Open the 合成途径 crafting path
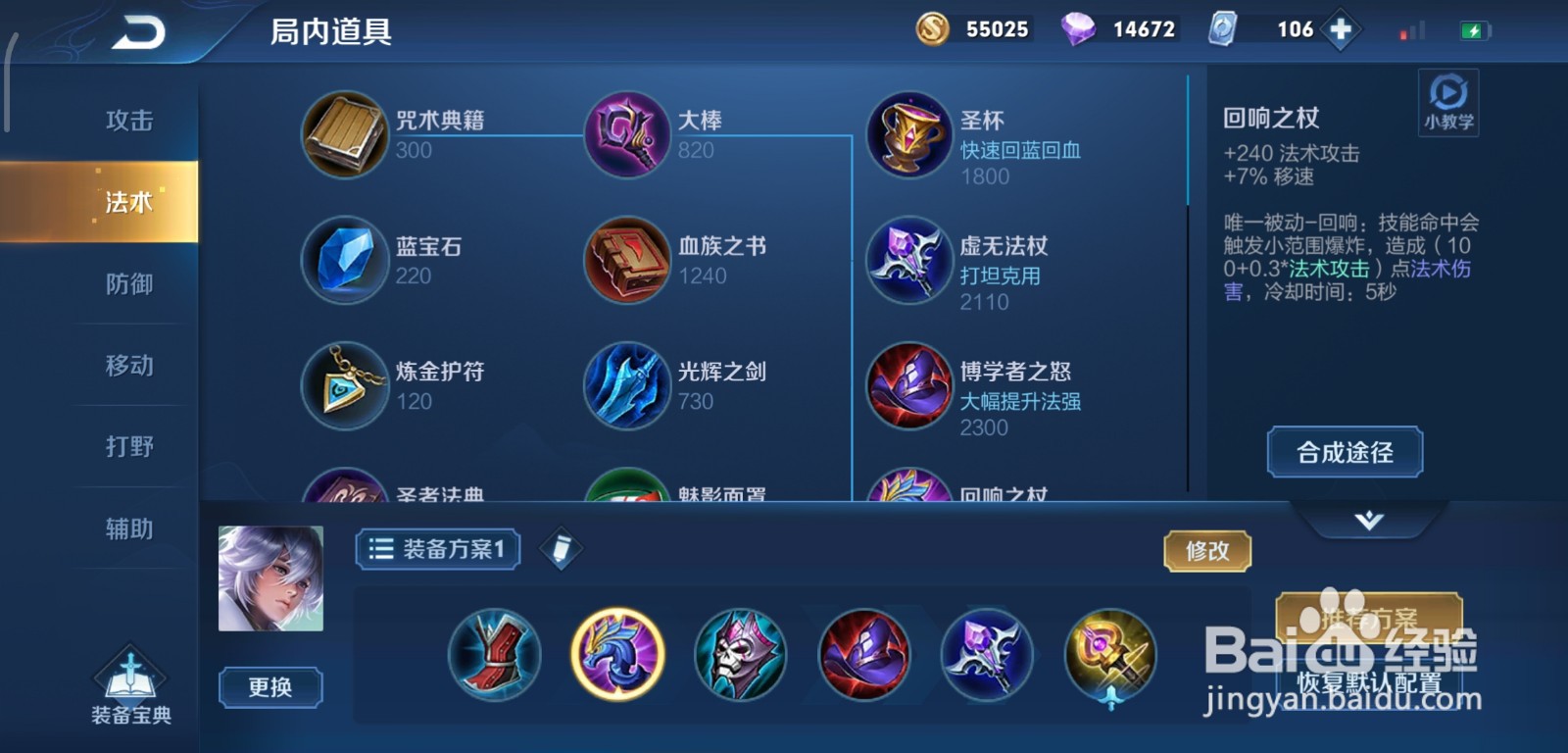The image size is (1568, 753). [x=1343, y=452]
